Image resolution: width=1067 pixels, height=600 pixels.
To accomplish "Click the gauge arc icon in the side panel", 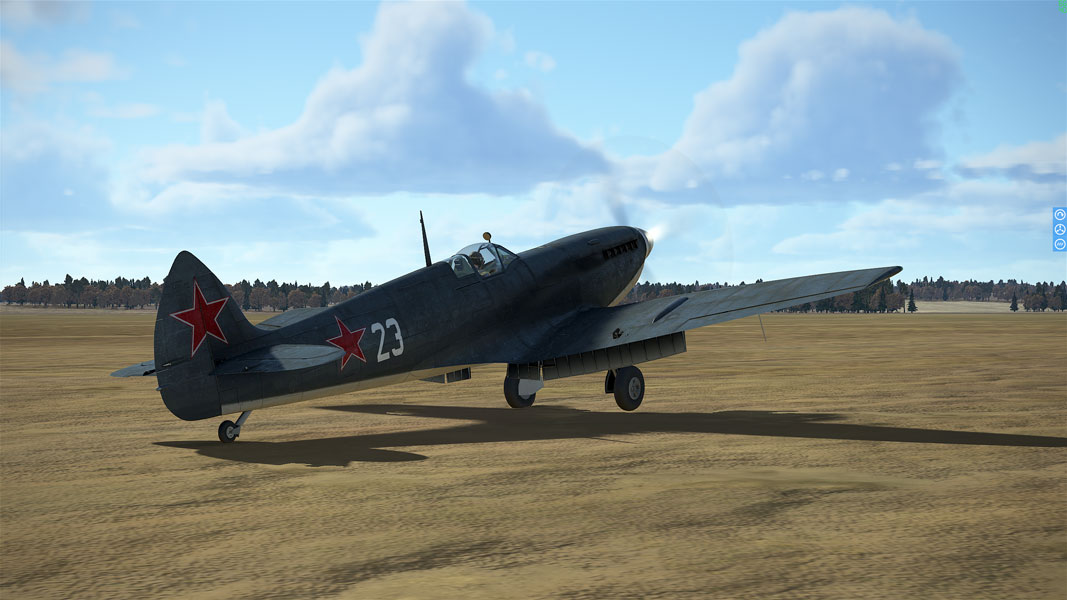I will 1060,215.
